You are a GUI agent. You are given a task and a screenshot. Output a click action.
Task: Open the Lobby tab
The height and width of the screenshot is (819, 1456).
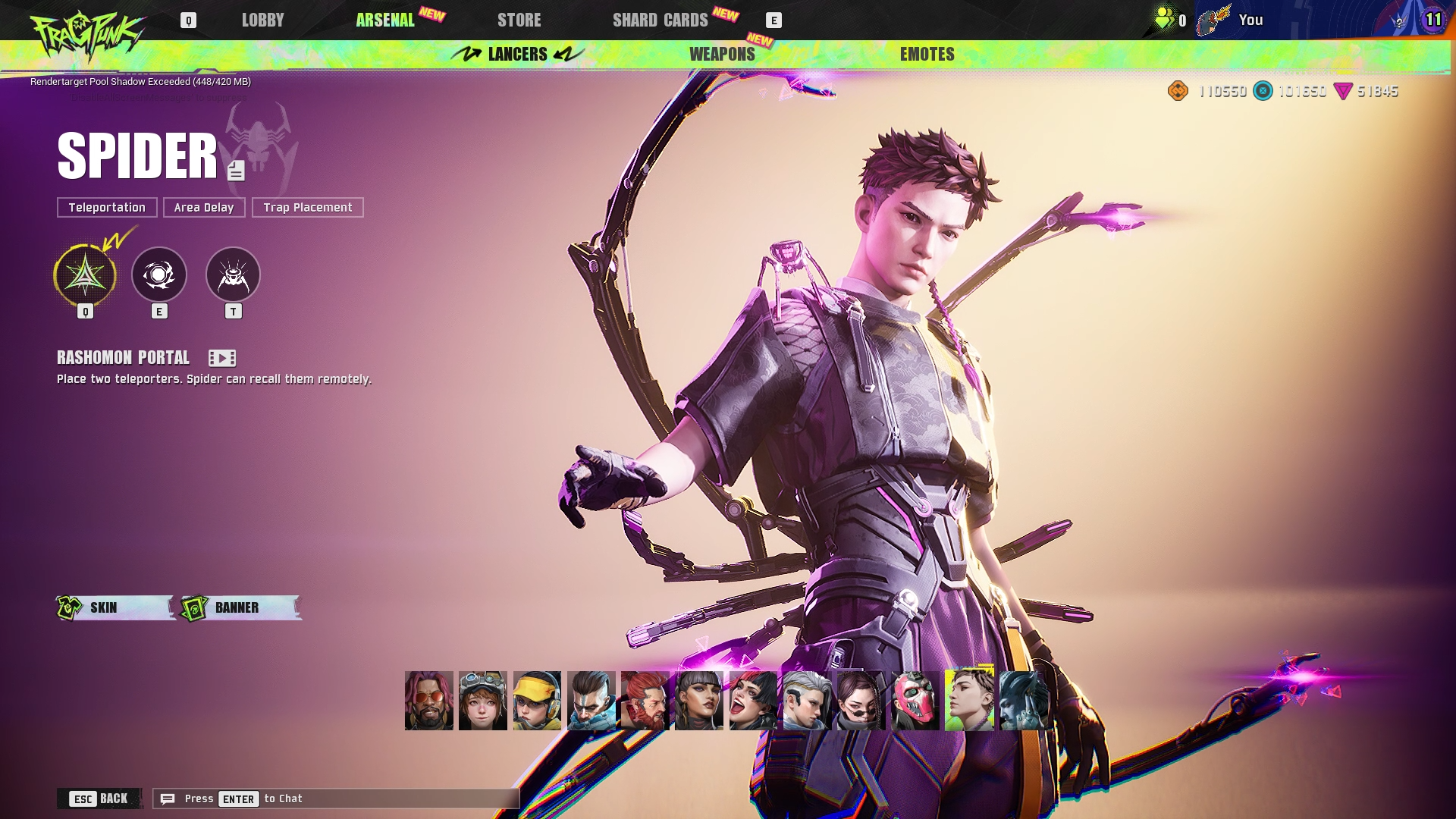262,20
